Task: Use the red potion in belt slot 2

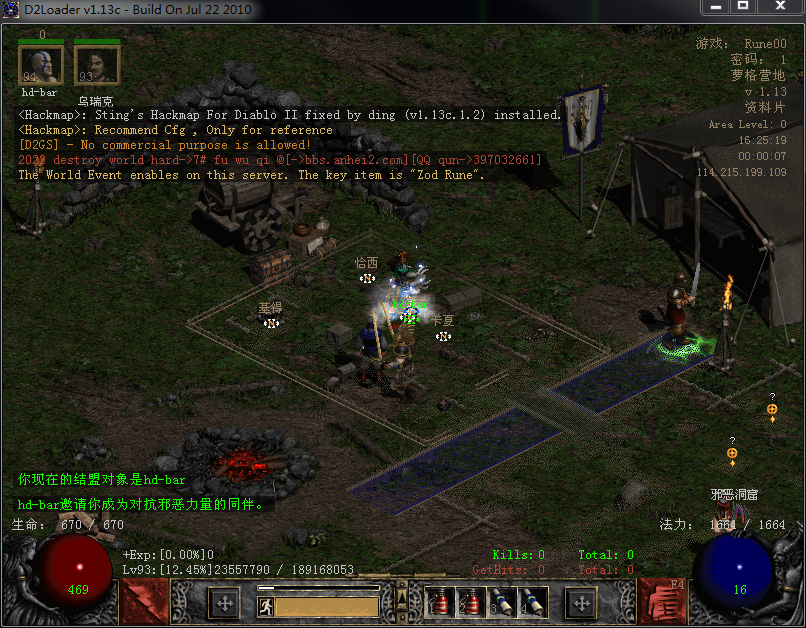Action: [470, 602]
